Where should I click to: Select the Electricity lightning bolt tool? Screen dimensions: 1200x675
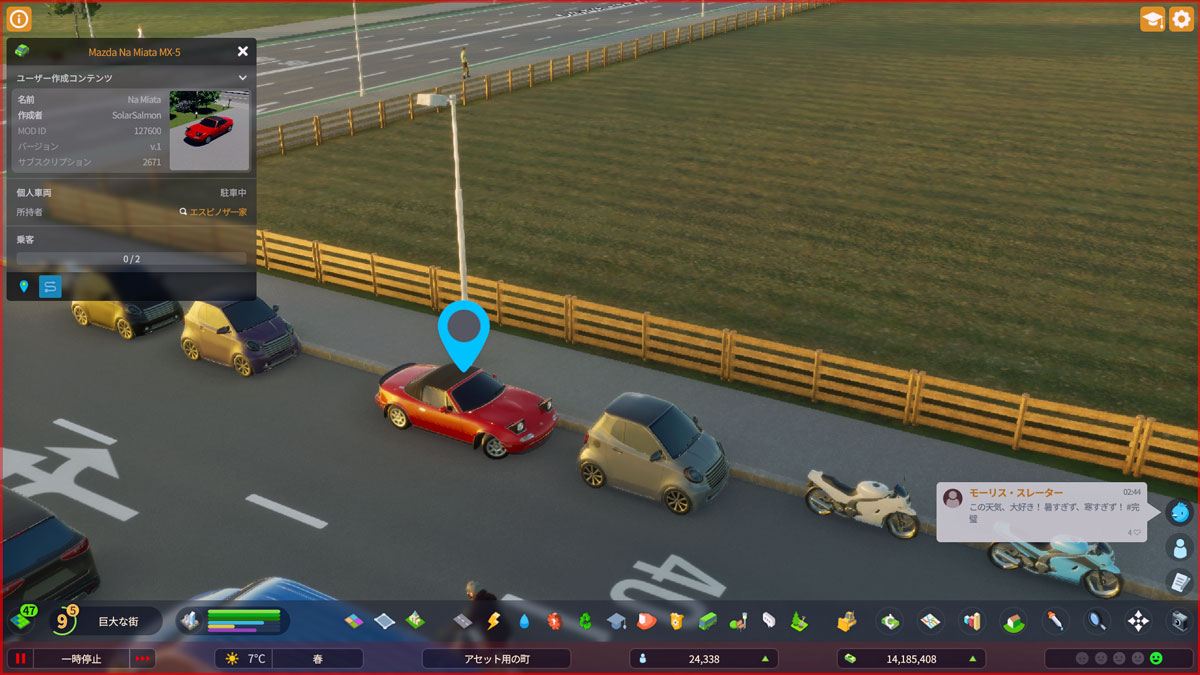pos(493,621)
